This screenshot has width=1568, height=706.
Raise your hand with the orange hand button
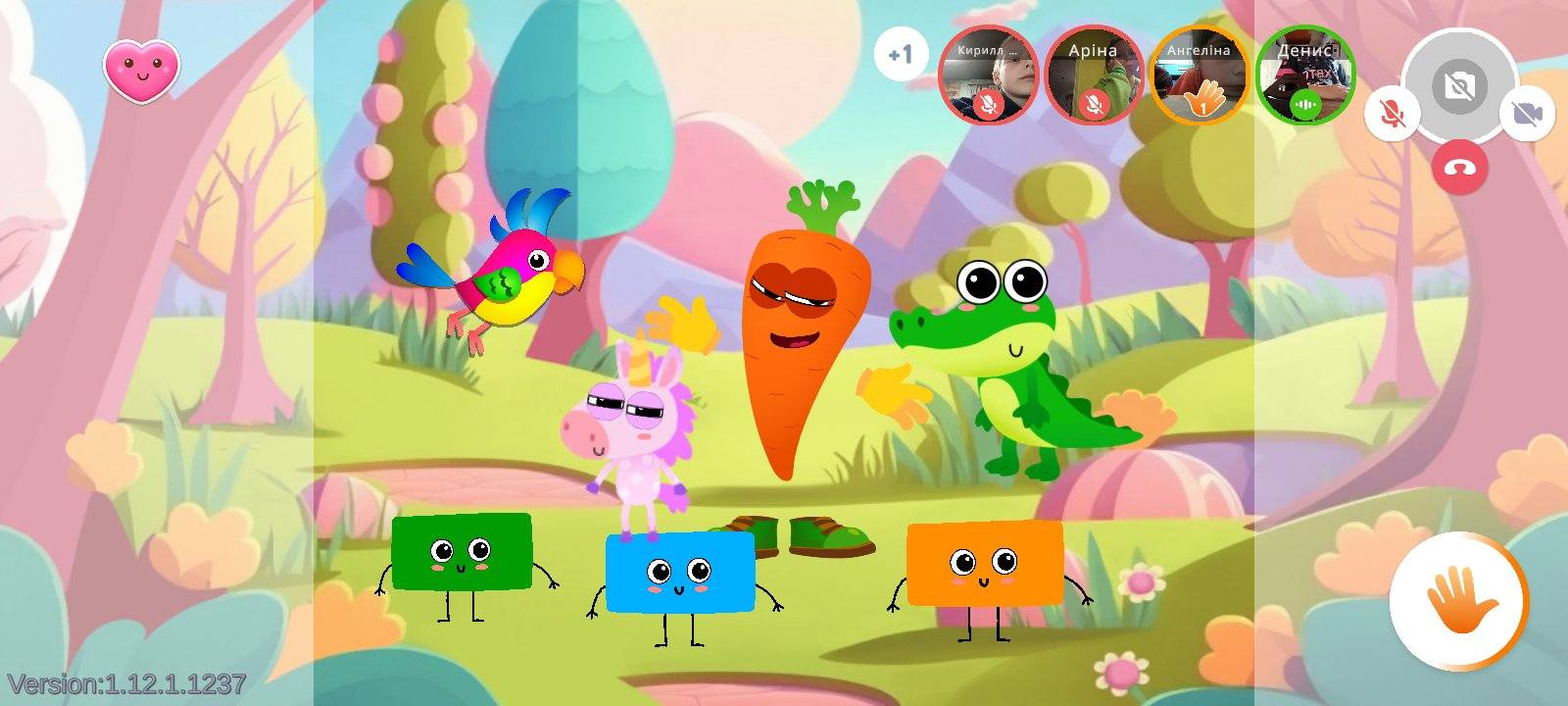(1458, 600)
